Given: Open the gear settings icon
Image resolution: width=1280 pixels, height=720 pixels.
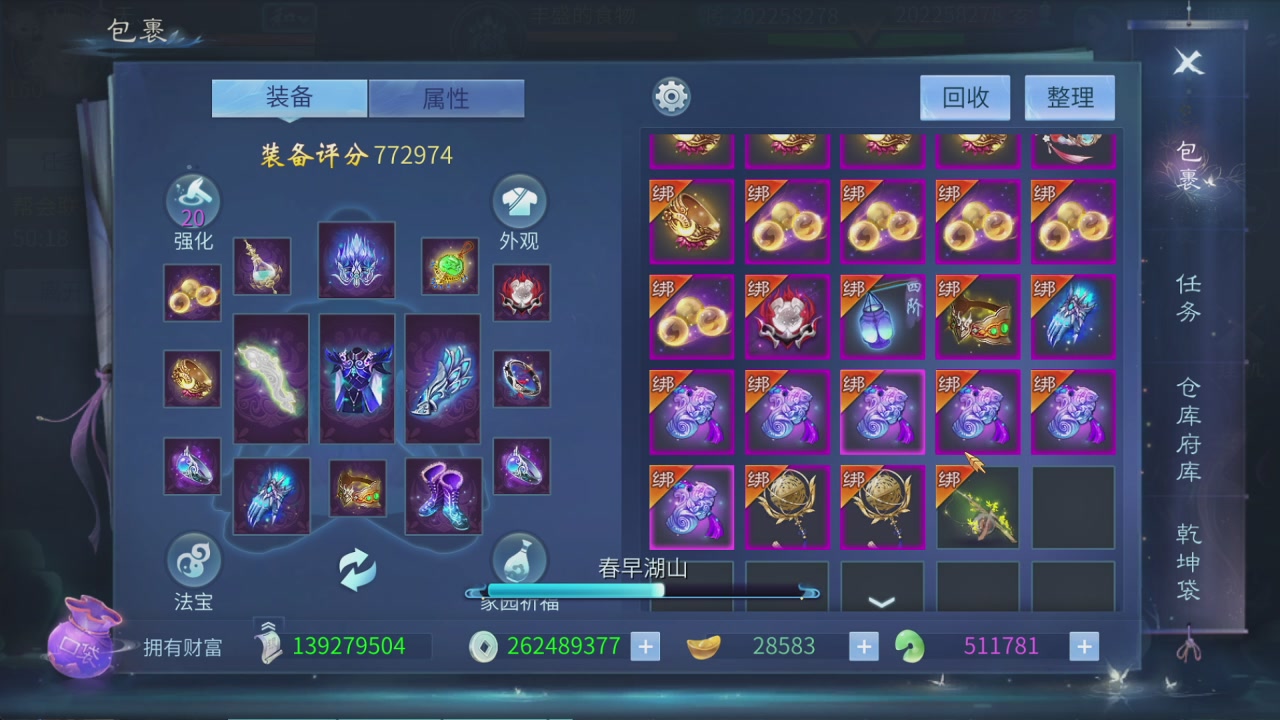Looking at the screenshot, I should pyautogui.click(x=670, y=96).
